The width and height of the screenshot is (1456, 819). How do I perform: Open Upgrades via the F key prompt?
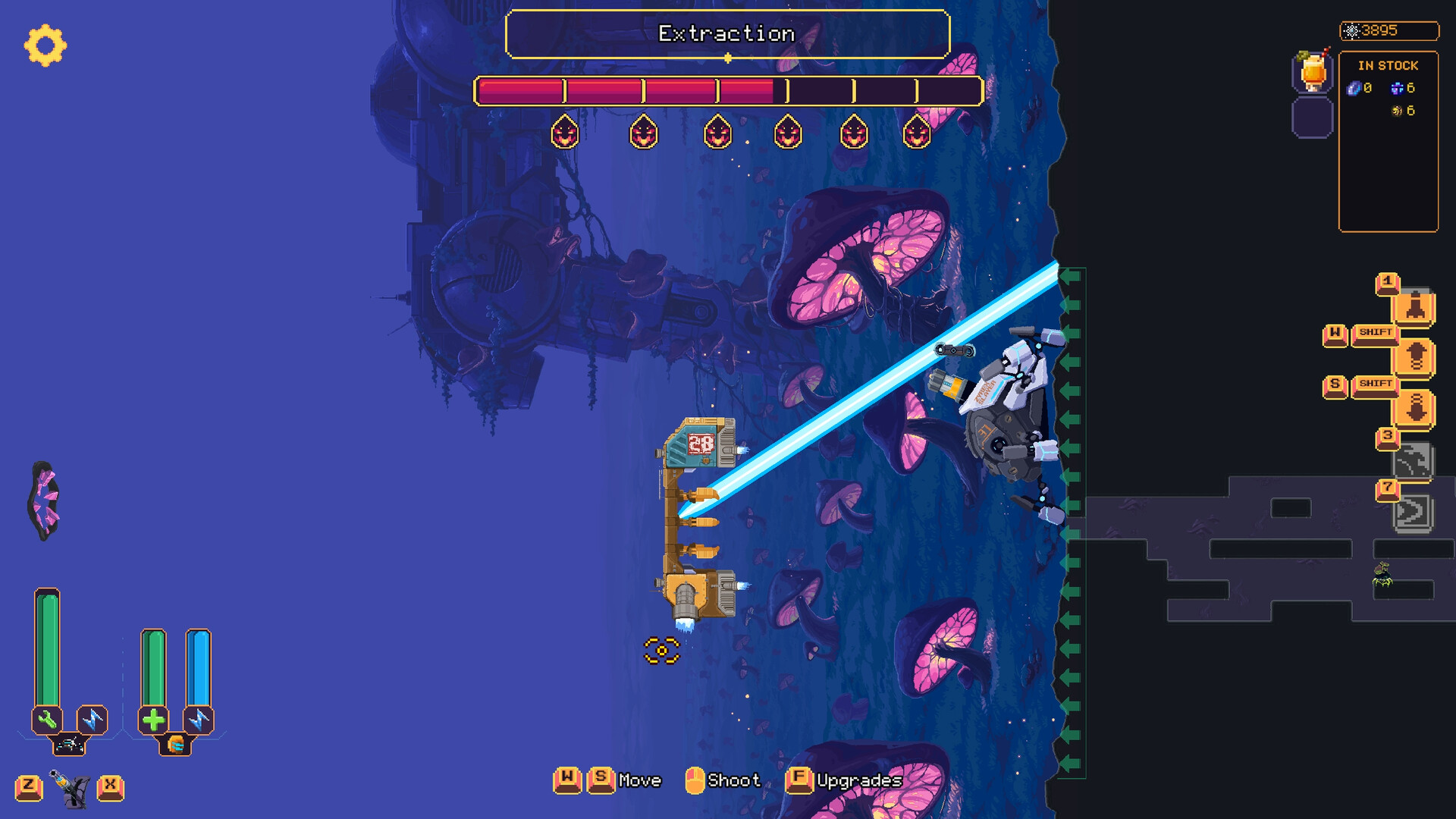(799, 780)
